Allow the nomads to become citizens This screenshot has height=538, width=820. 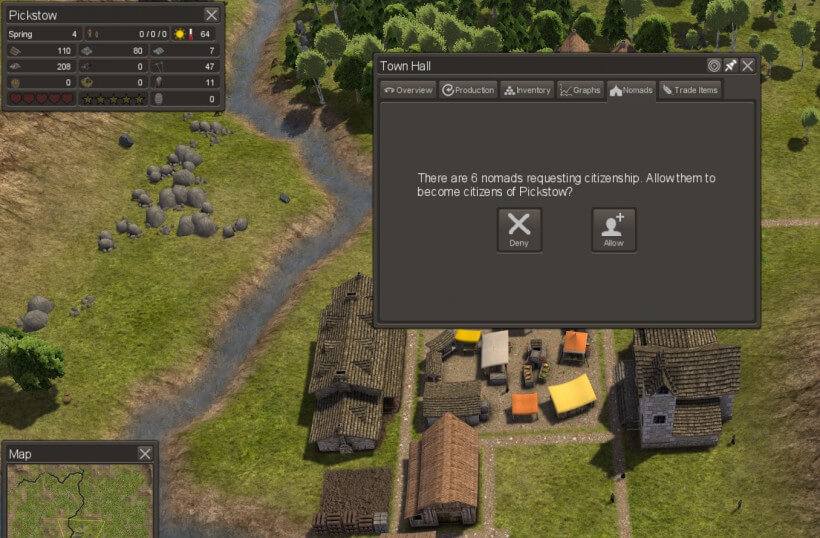613,229
